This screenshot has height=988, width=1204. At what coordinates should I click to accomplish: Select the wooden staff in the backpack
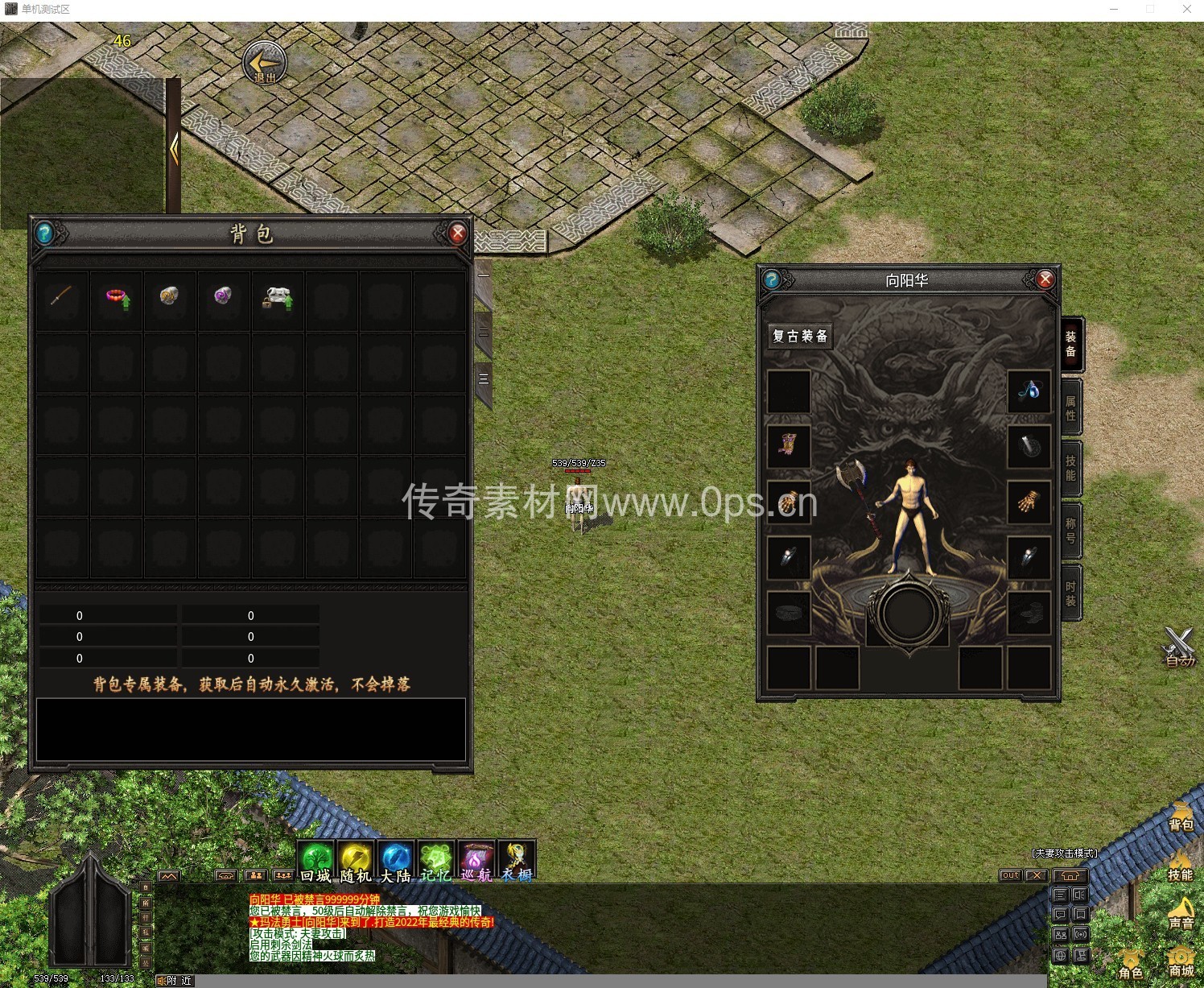[x=61, y=296]
